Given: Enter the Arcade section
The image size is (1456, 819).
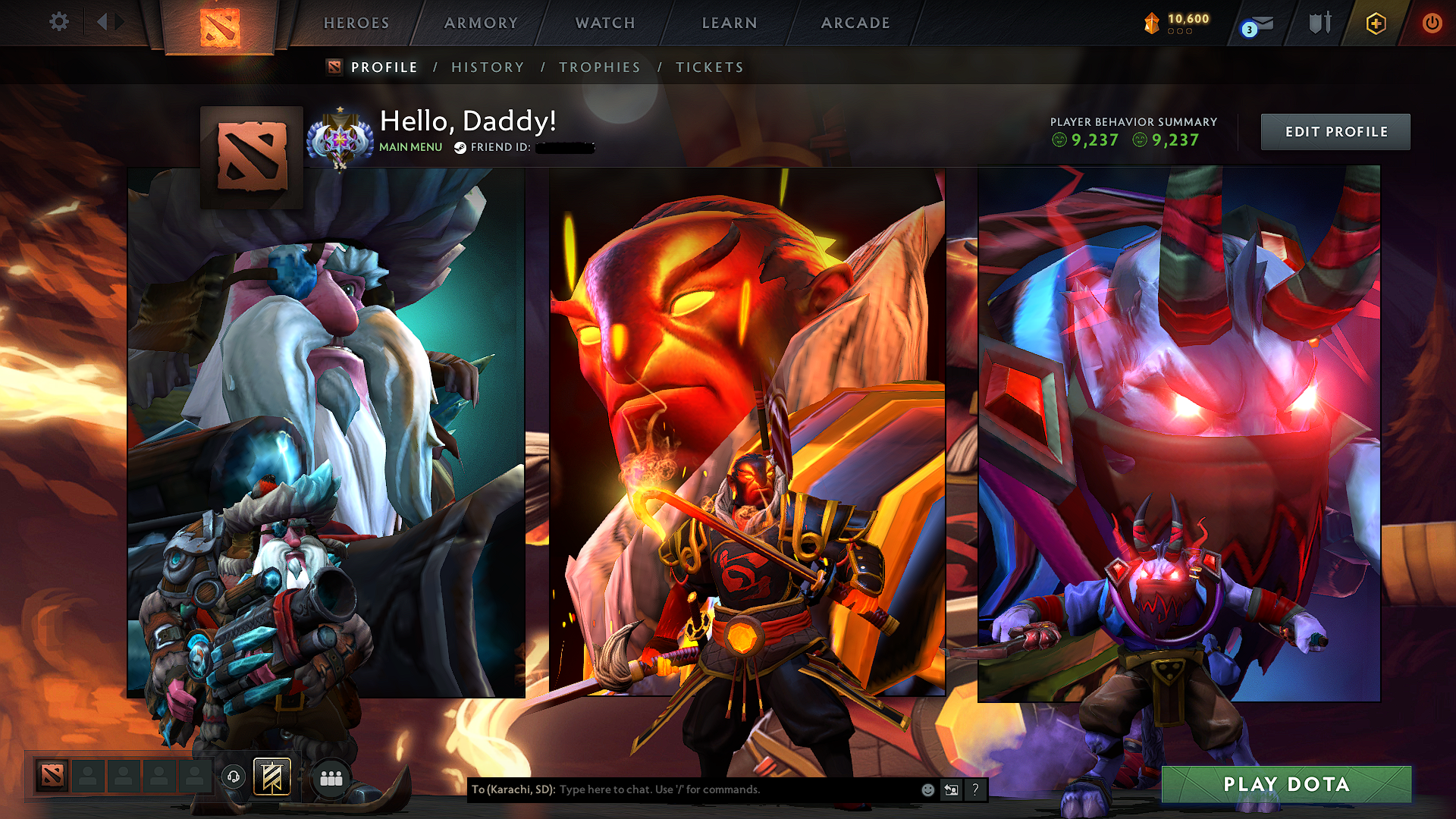Looking at the screenshot, I should [x=855, y=23].
